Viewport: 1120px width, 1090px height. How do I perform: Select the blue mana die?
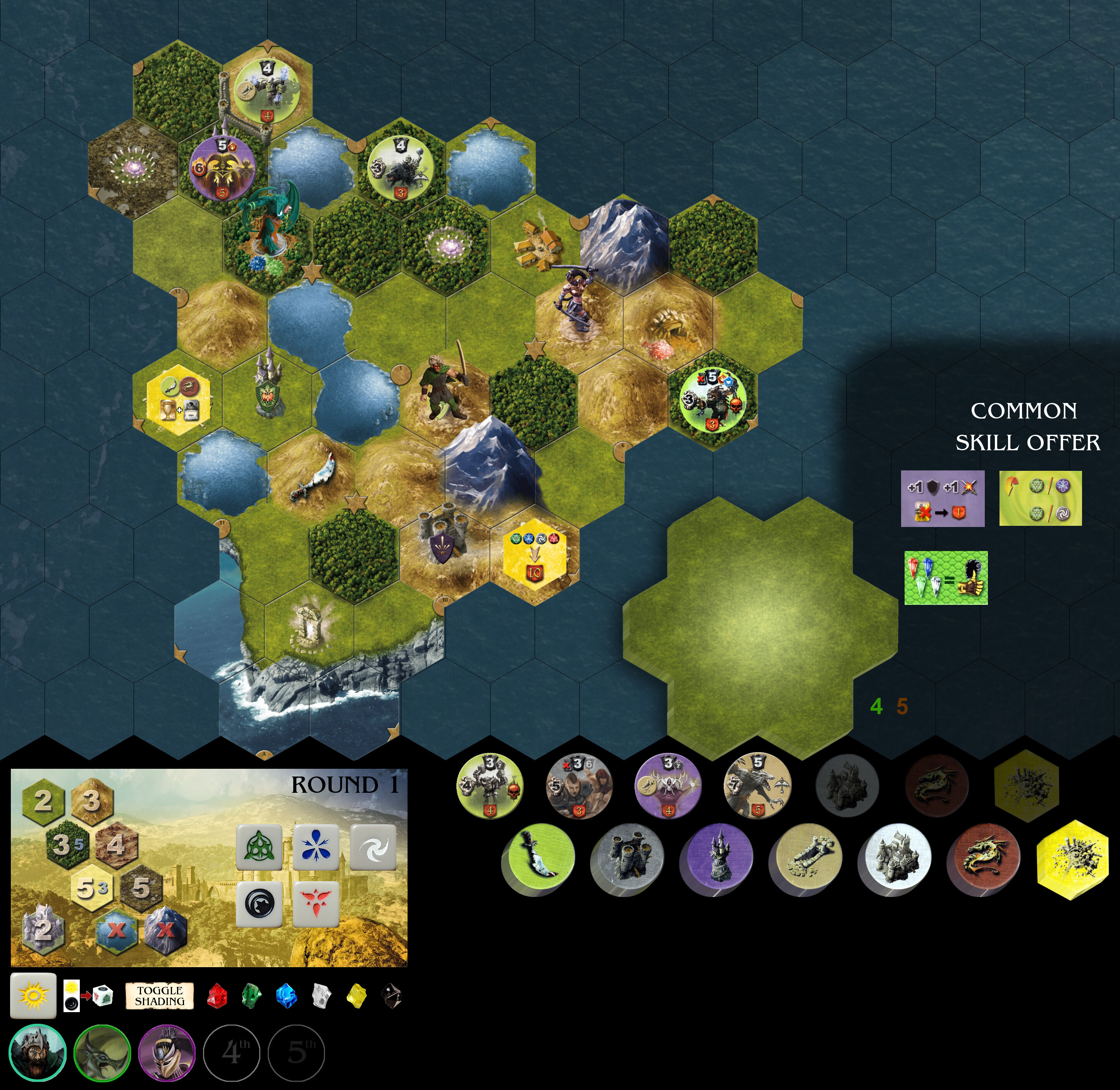click(315, 847)
